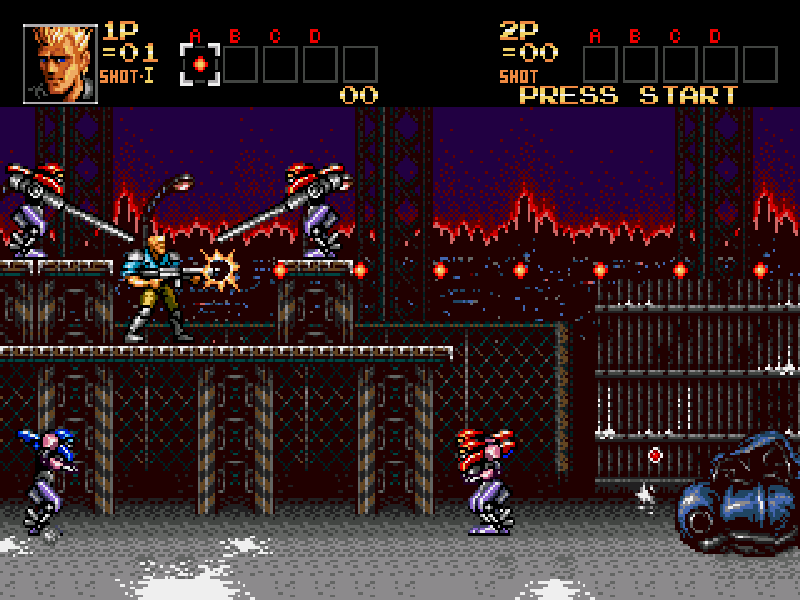
Task: Choose player one's empty weapon slot B
Action: [240, 65]
